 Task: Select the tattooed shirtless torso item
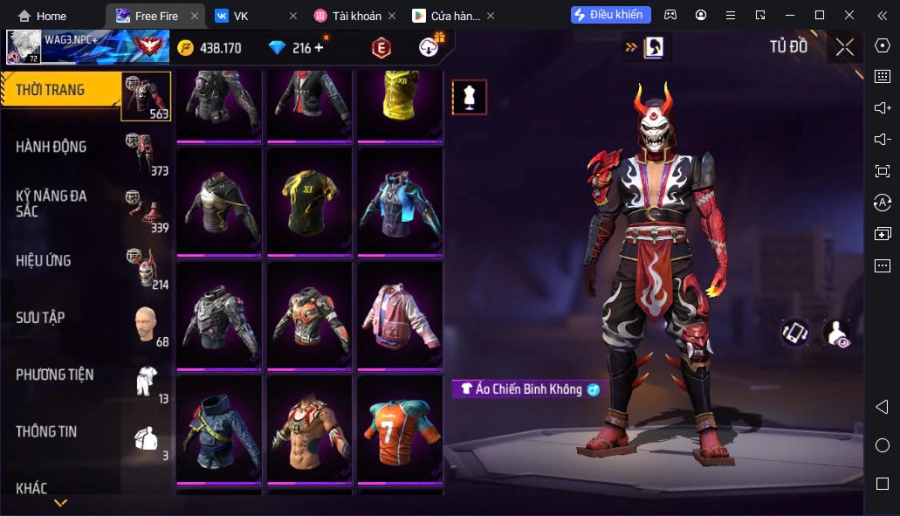tap(310, 427)
